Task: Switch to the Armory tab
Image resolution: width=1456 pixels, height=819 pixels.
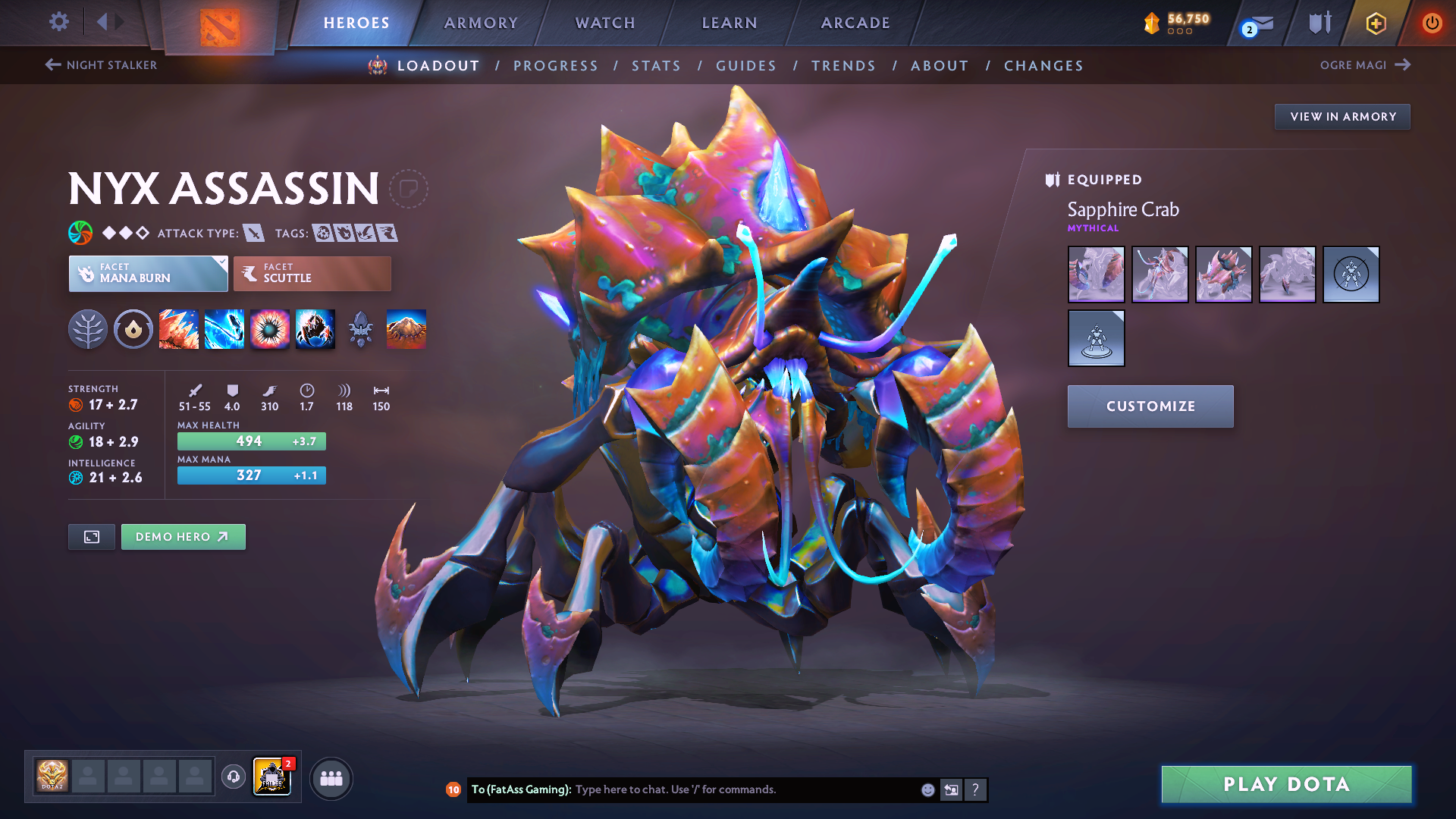Action: [x=481, y=23]
